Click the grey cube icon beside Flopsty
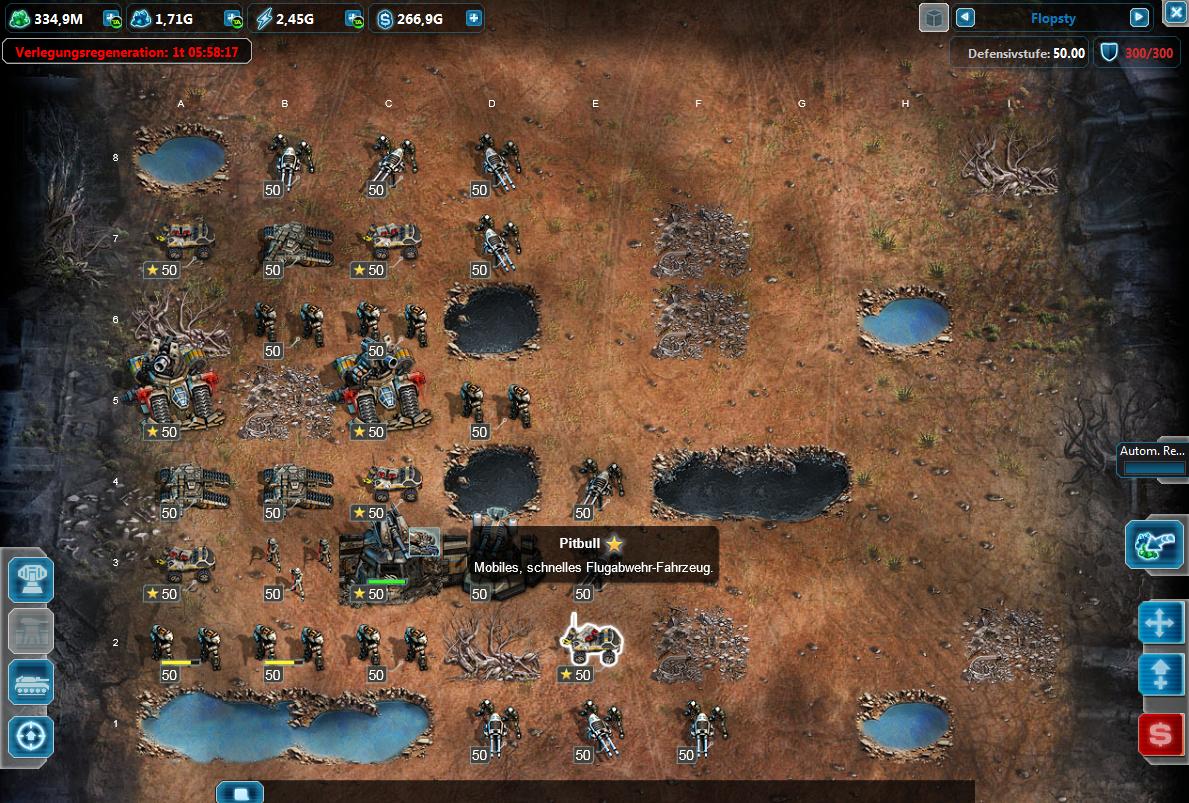This screenshot has height=803, width=1189. (x=933, y=18)
